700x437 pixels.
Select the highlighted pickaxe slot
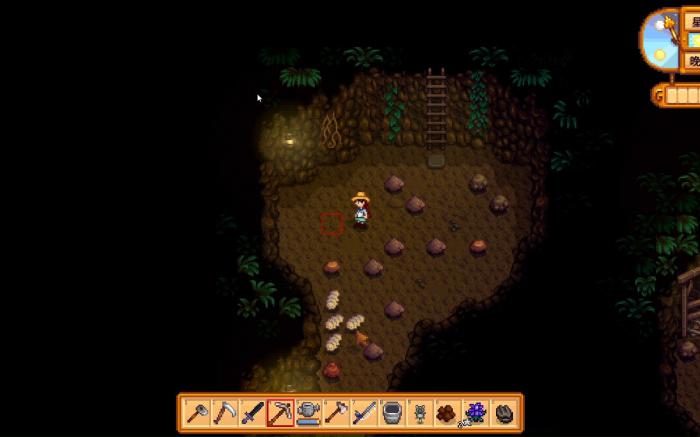click(x=281, y=412)
